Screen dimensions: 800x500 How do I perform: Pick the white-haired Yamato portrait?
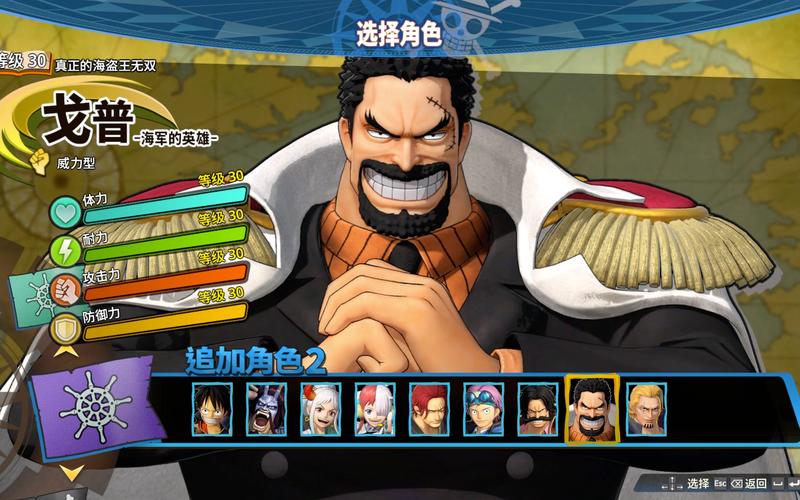click(x=321, y=409)
